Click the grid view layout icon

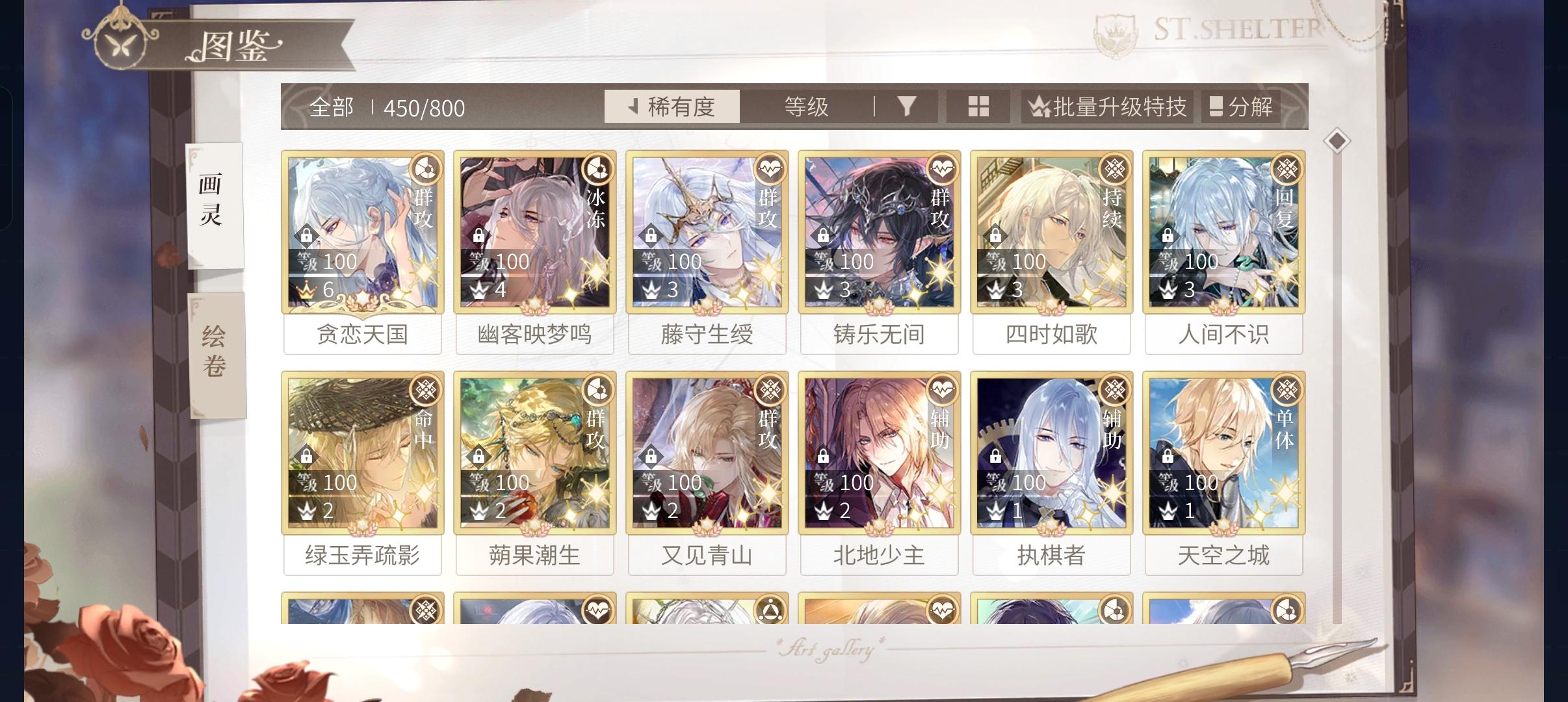click(978, 106)
